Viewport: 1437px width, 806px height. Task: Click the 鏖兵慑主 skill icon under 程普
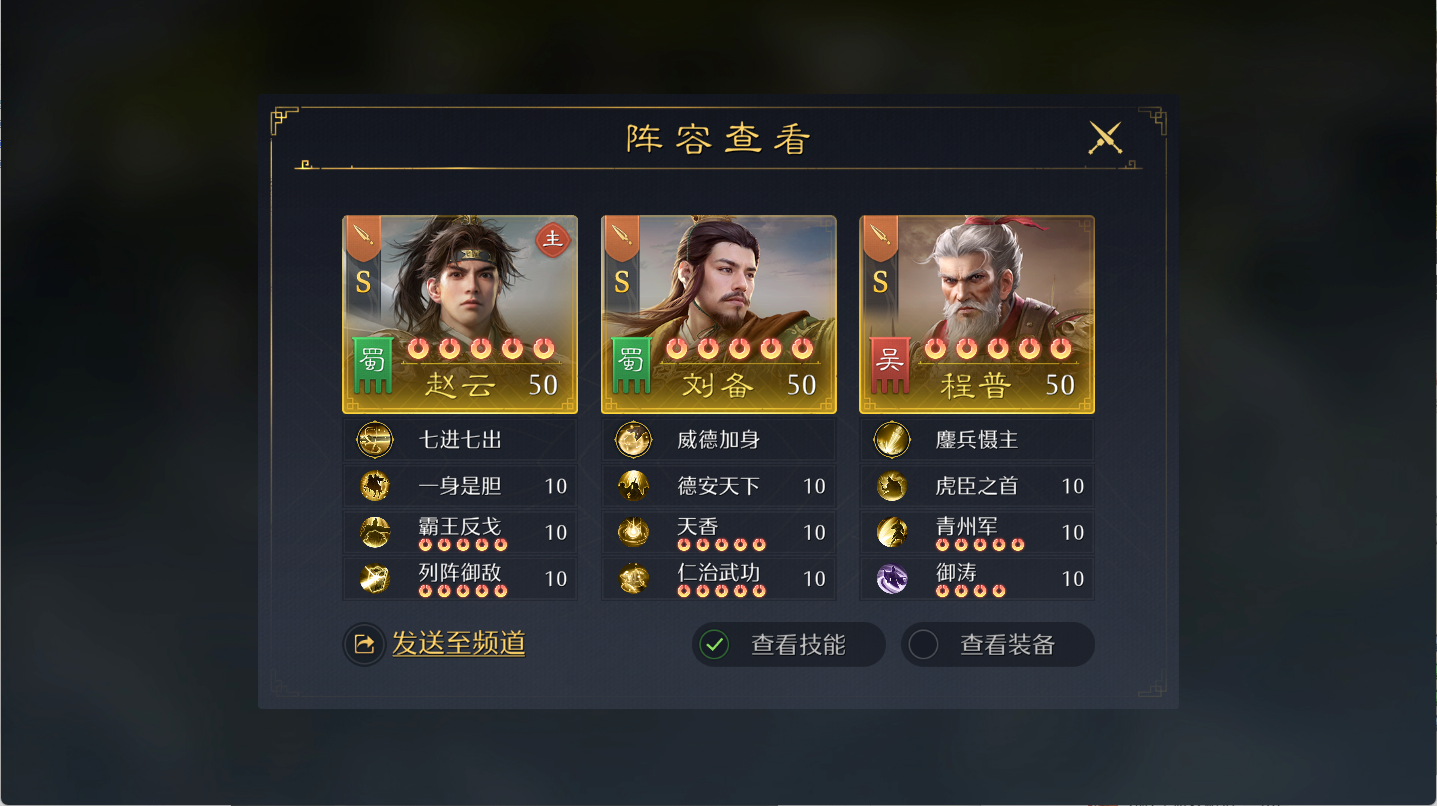(x=892, y=439)
